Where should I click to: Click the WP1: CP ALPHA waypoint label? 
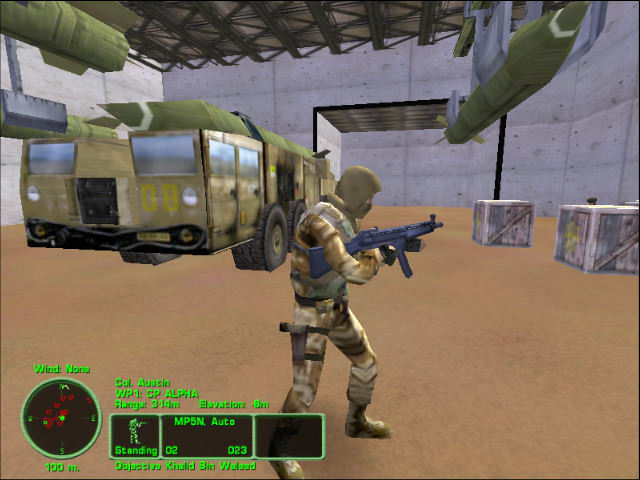[x=157, y=393]
